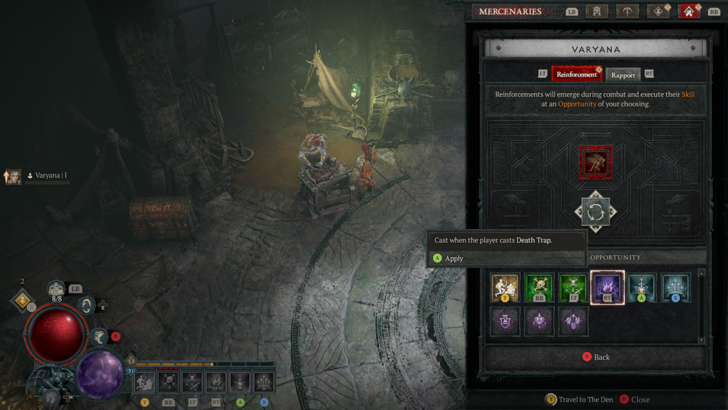Select the tan fighting figures opportunity icon
This screenshot has width=728, height=410.
[x=505, y=288]
